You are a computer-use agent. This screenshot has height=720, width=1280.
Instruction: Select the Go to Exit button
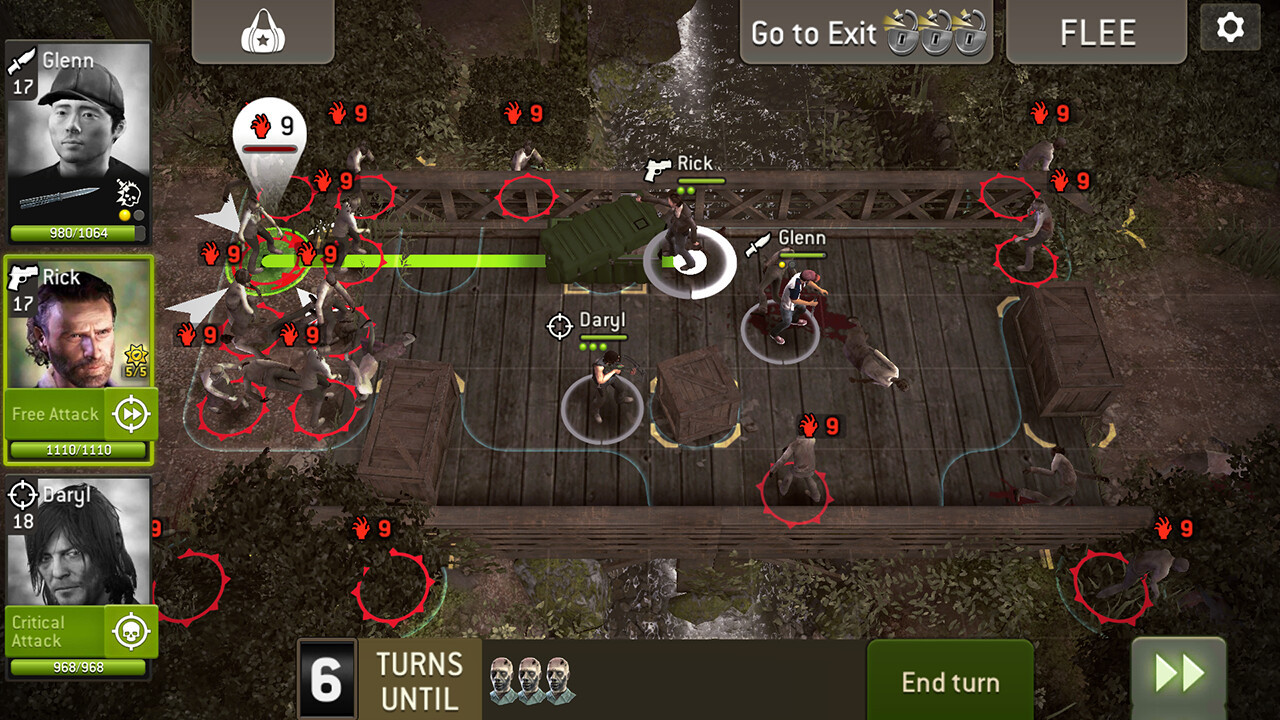point(865,32)
